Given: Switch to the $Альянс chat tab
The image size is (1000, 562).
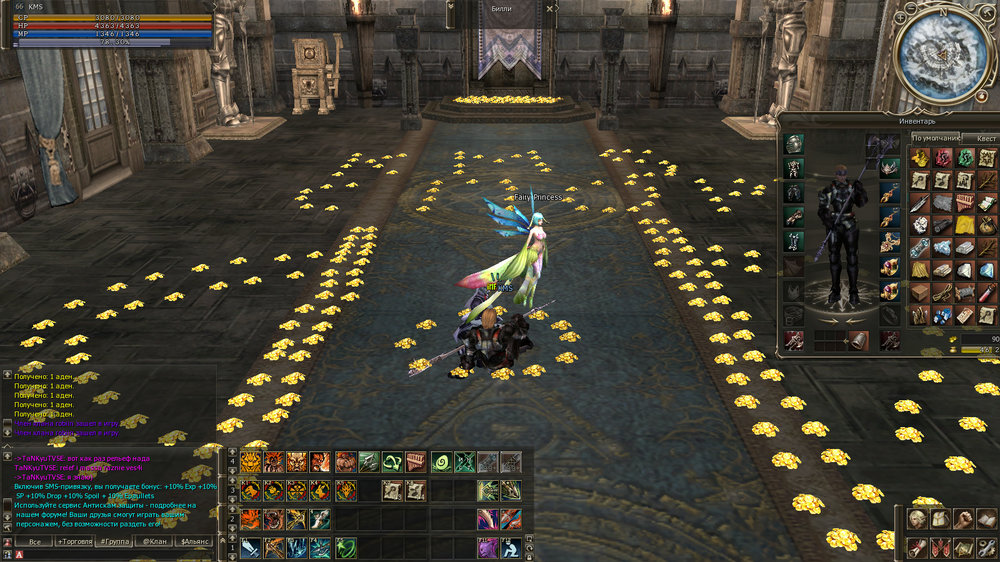Looking at the screenshot, I should pos(194,541).
